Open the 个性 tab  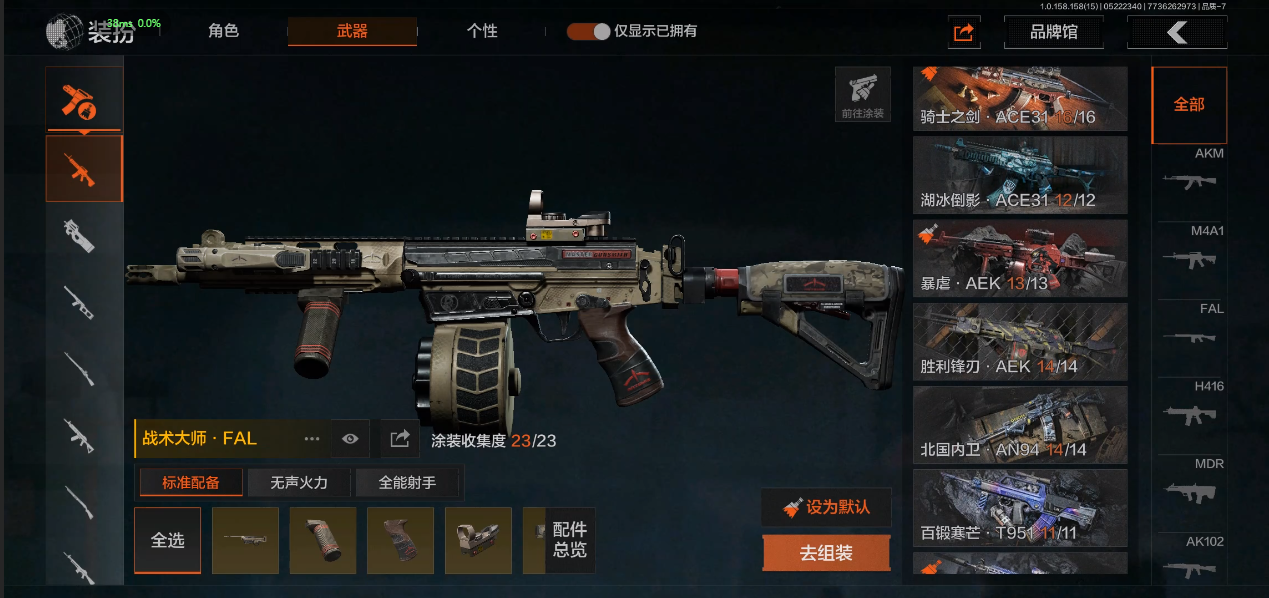[482, 31]
